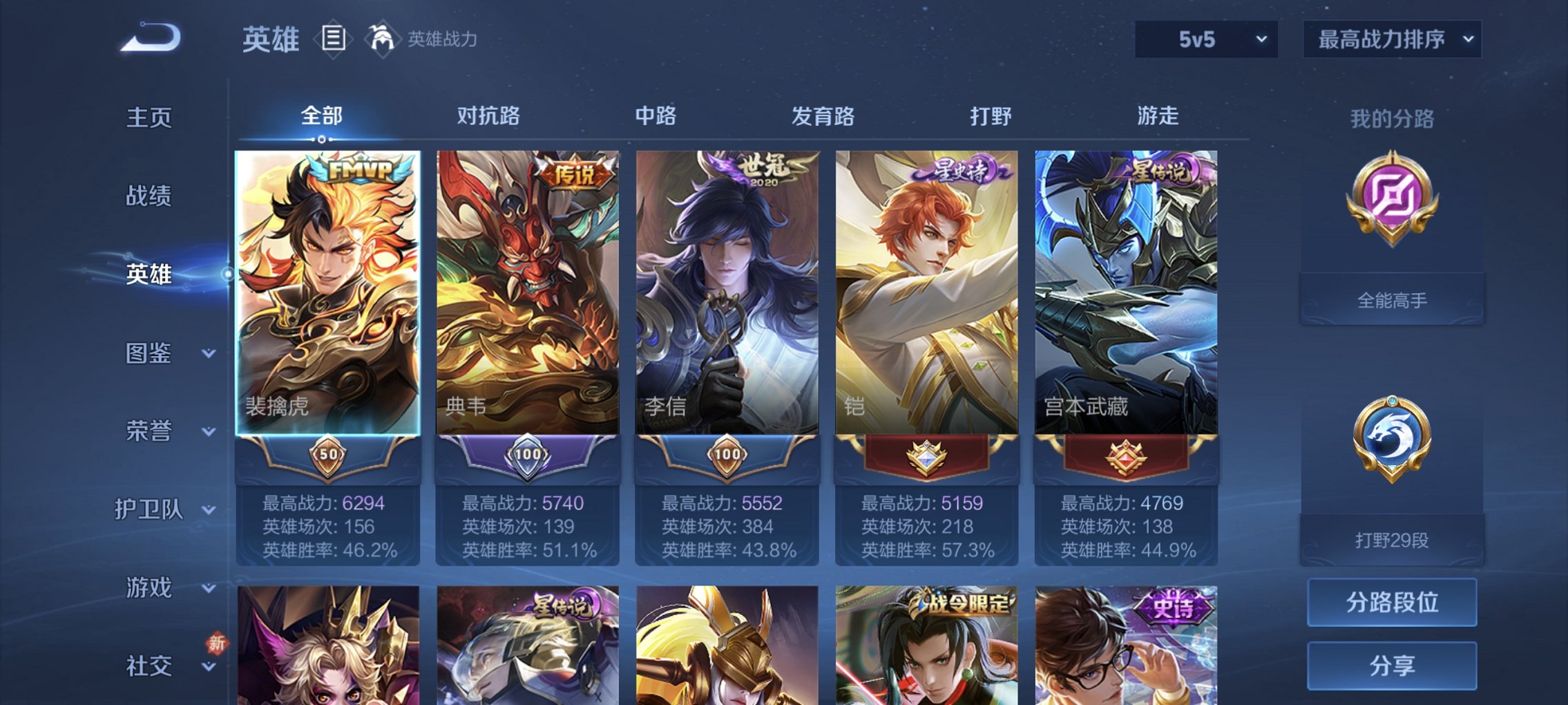Open the 英雄战力 ranking icon
The image size is (1568, 705).
pos(383,38)
